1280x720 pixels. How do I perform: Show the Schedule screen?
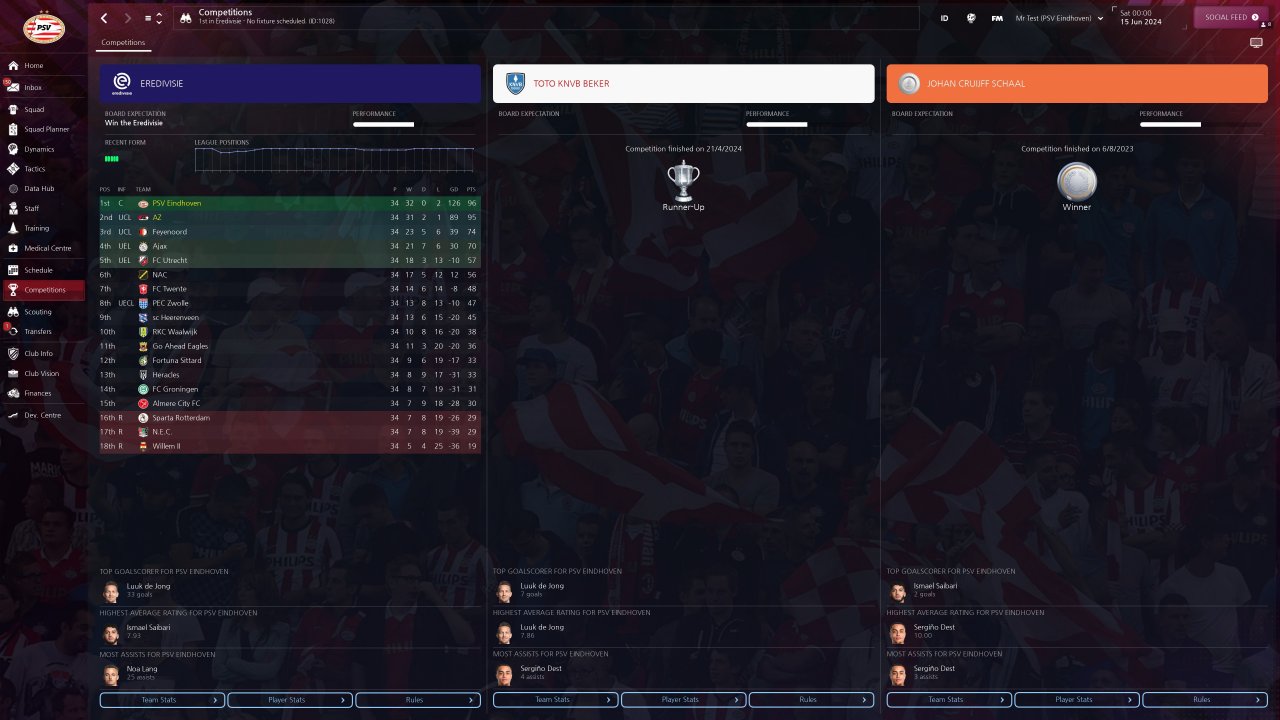point(38,270)
